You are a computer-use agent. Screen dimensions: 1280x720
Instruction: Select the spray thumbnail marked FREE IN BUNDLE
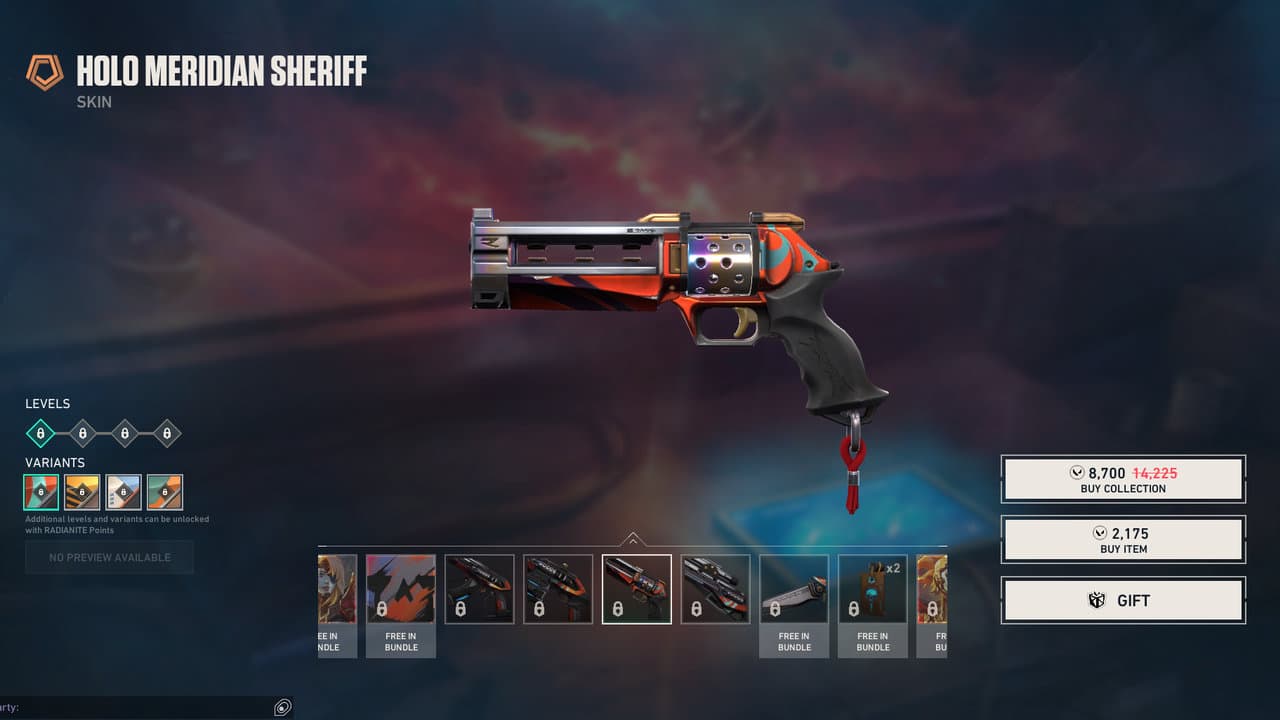pyautogui.click(x=400, y=588)
